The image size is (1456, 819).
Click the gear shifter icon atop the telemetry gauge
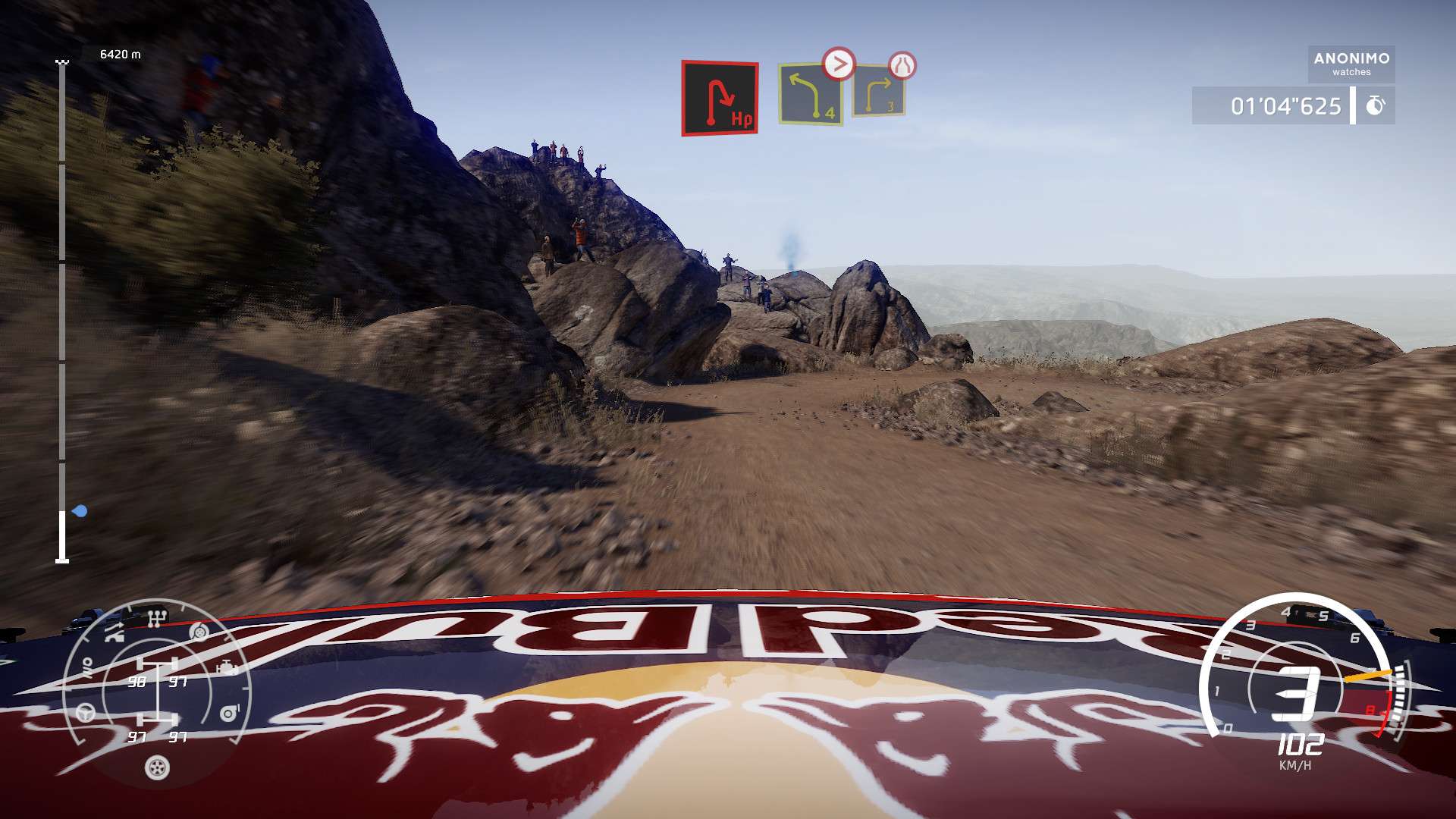(x=156, y=617)
